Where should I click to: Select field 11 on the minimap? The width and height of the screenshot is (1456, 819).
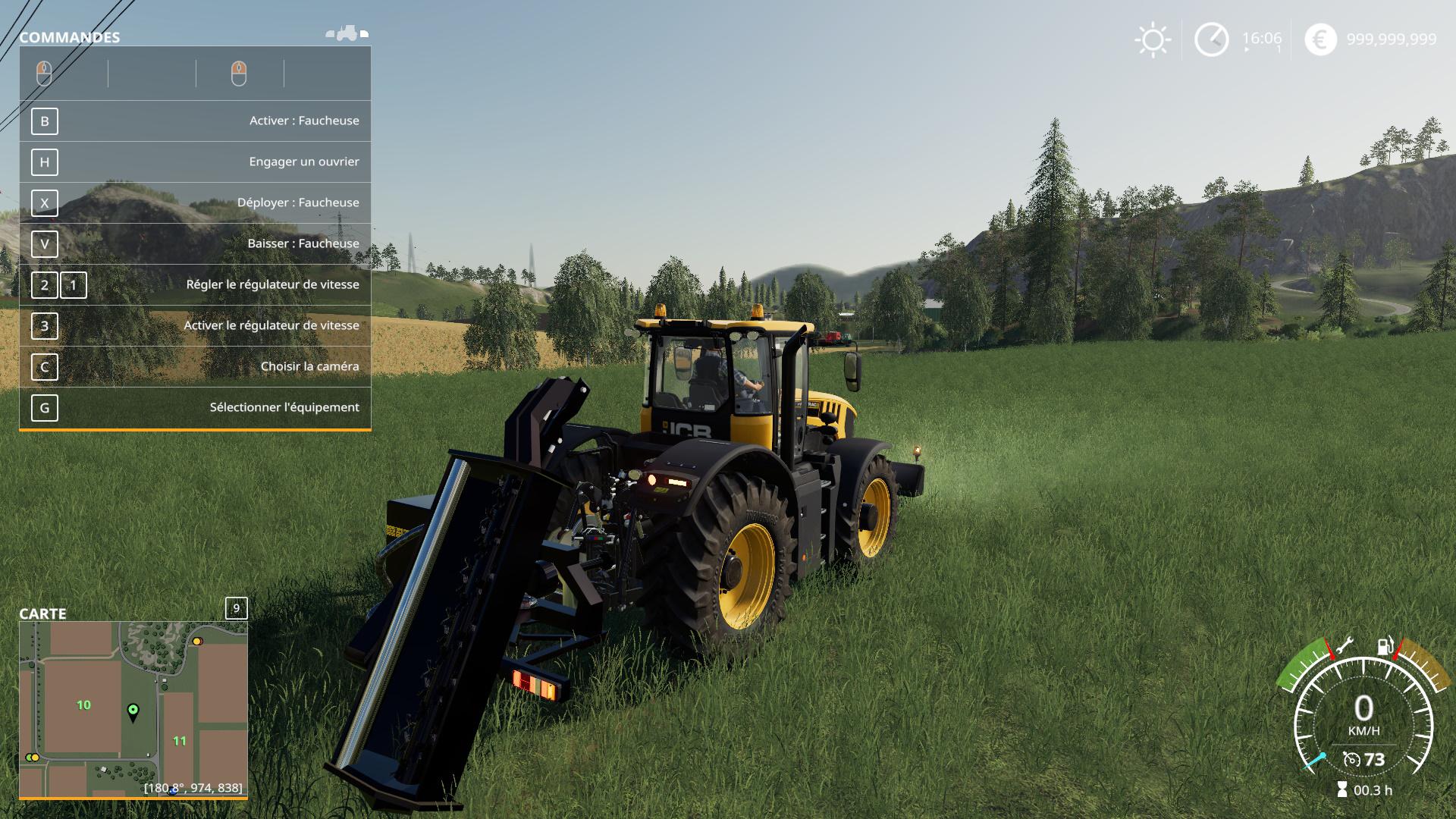tap(180, 741)
